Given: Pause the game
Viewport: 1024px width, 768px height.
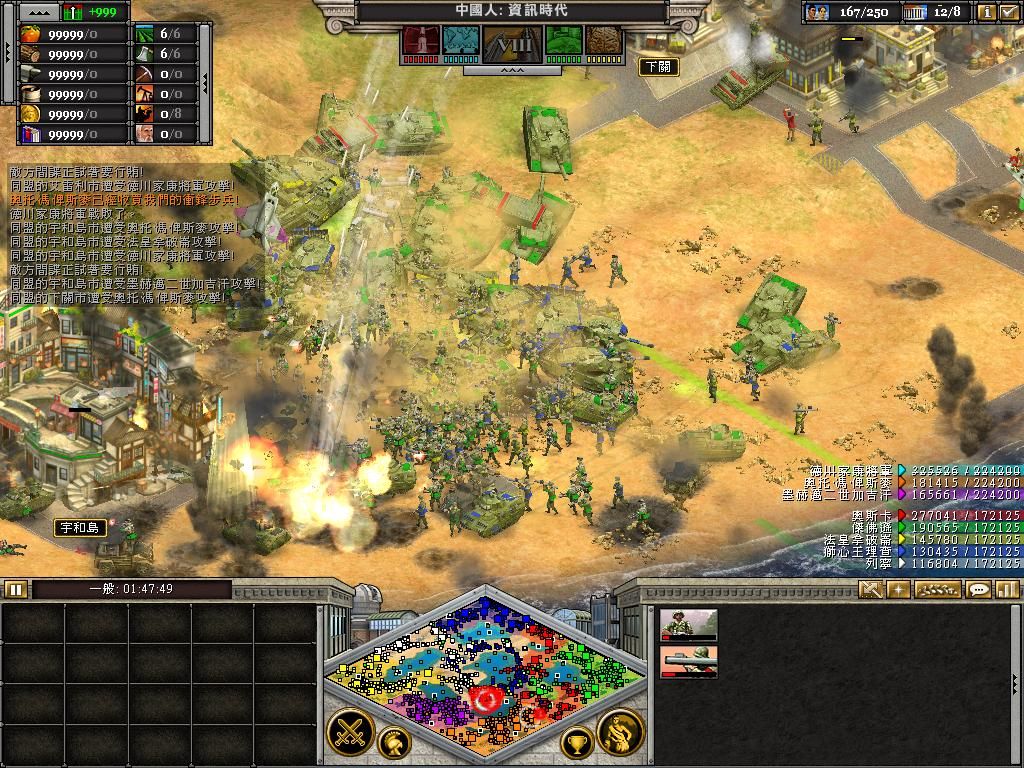Looking at the screenshot, I should coord(15,589).
